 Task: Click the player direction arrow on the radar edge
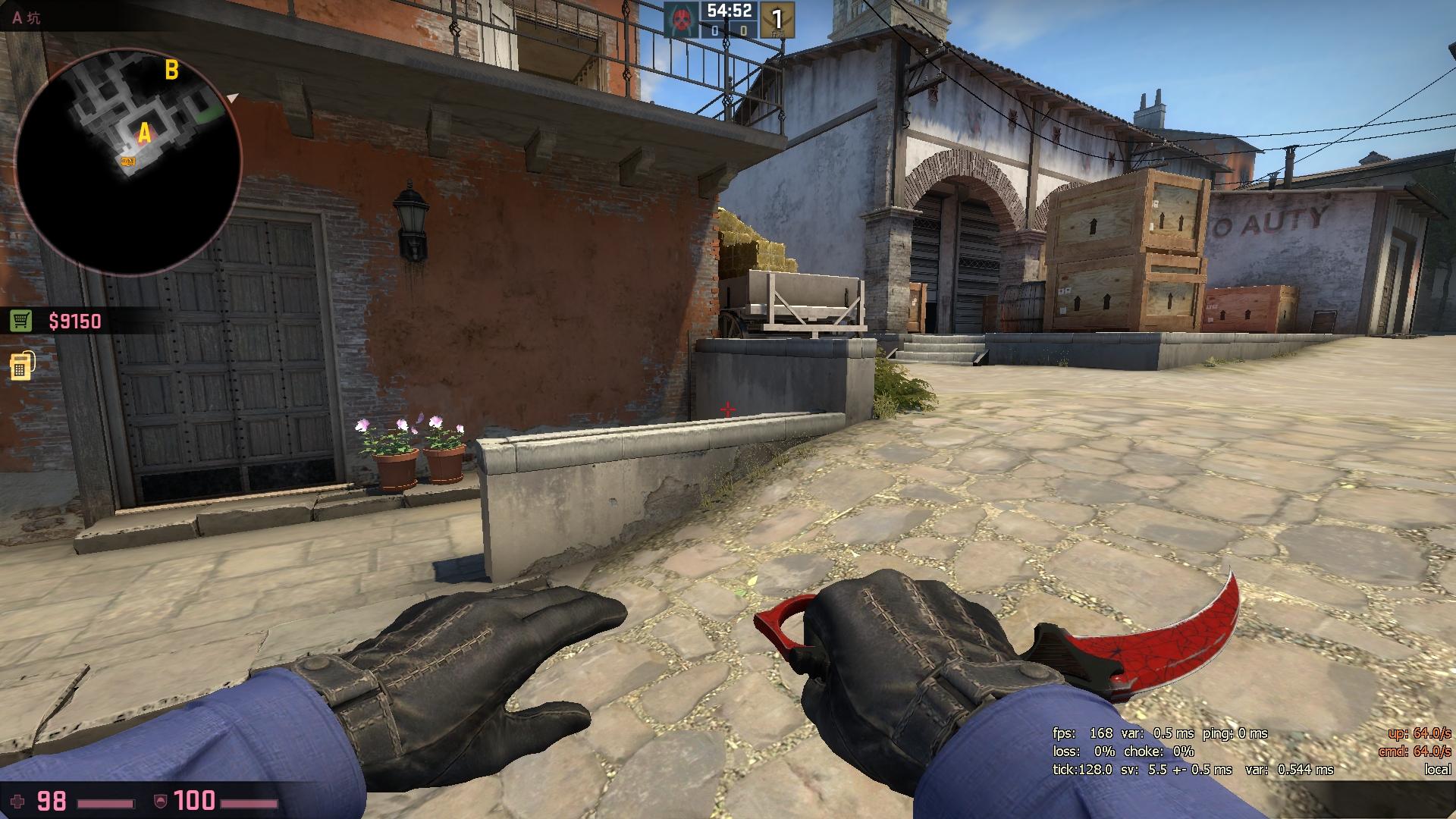click(231, 99)
